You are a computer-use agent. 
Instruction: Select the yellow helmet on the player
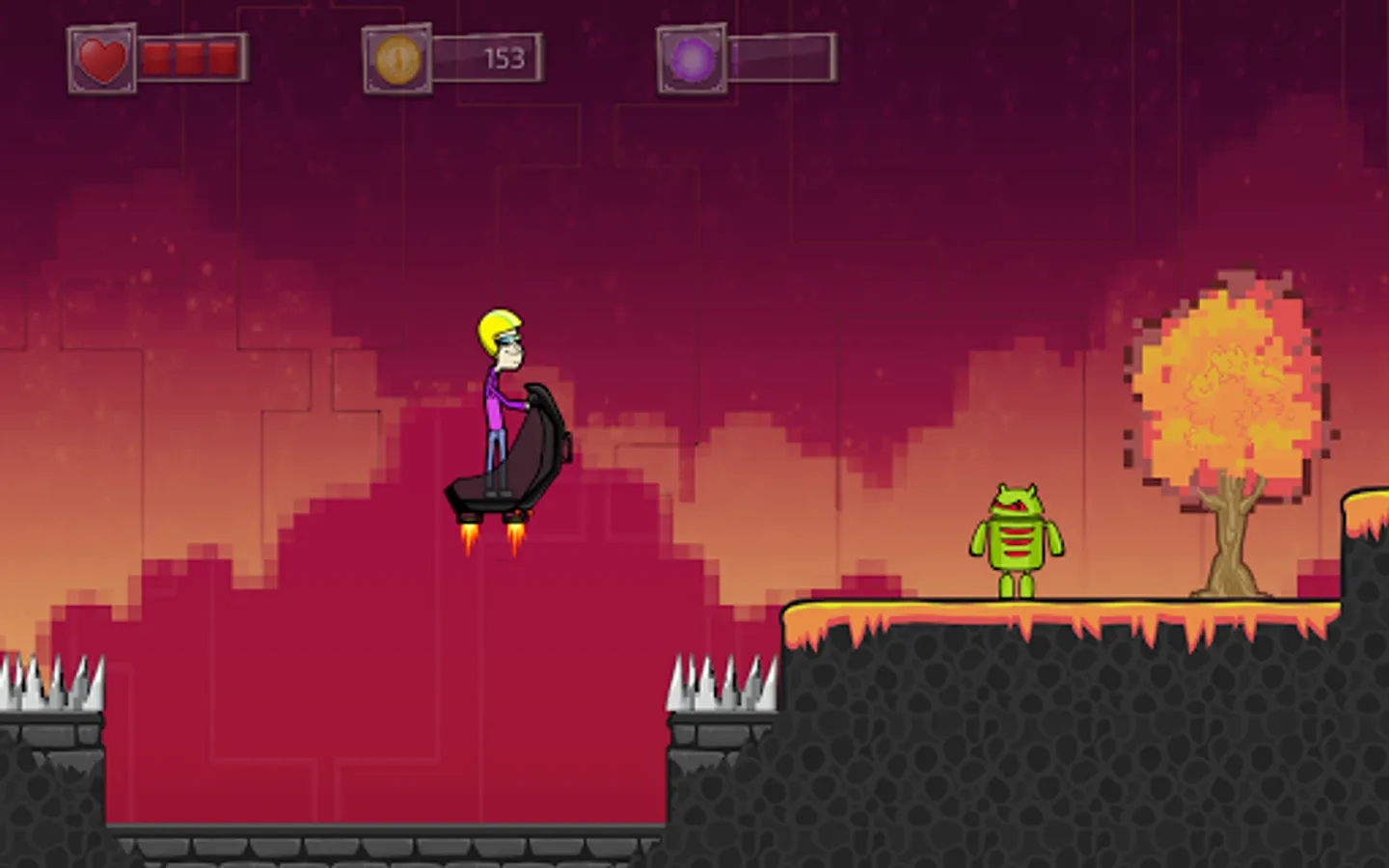pos(497,329)
